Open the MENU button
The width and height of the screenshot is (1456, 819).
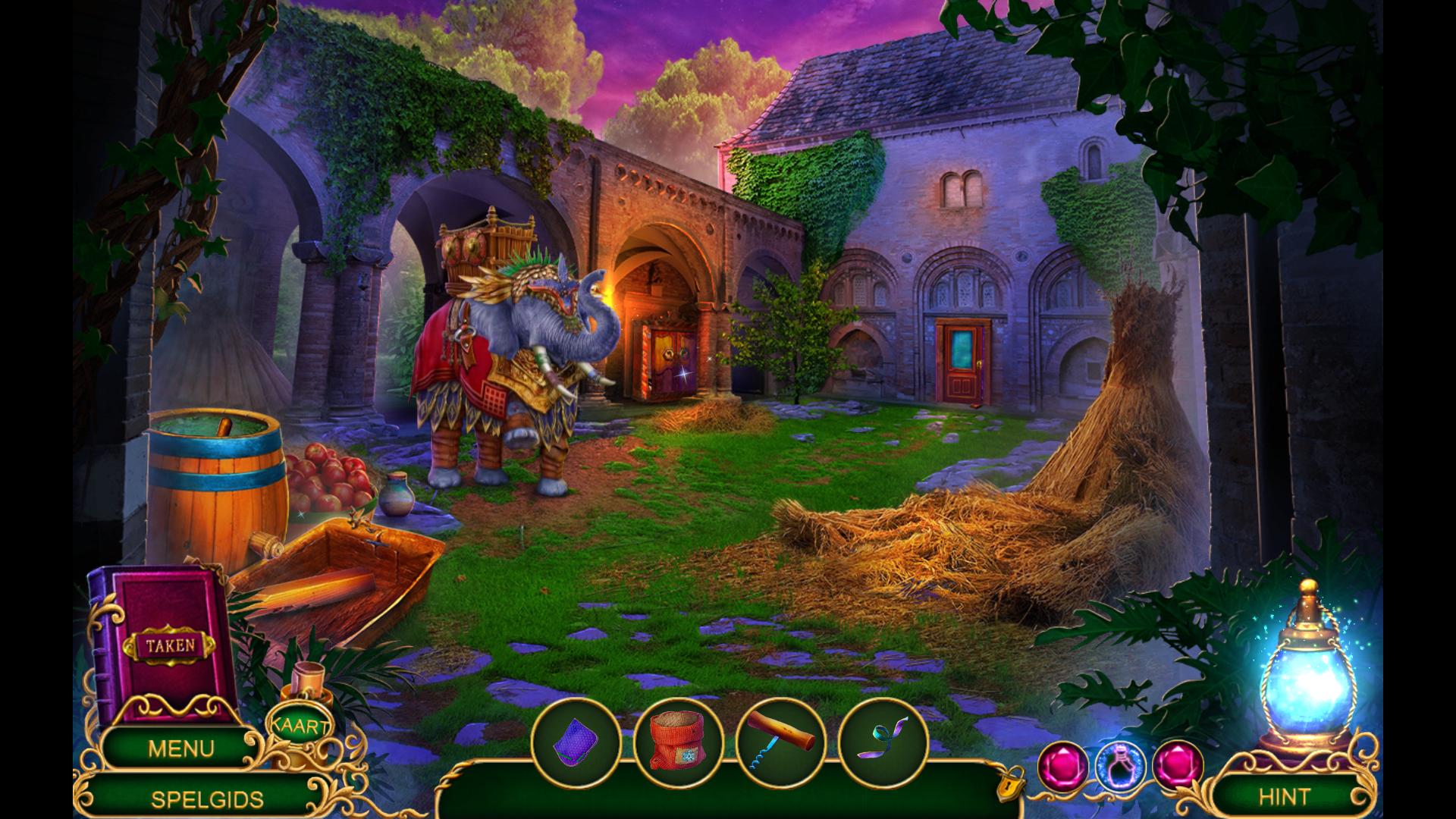(x=180, y=748)
